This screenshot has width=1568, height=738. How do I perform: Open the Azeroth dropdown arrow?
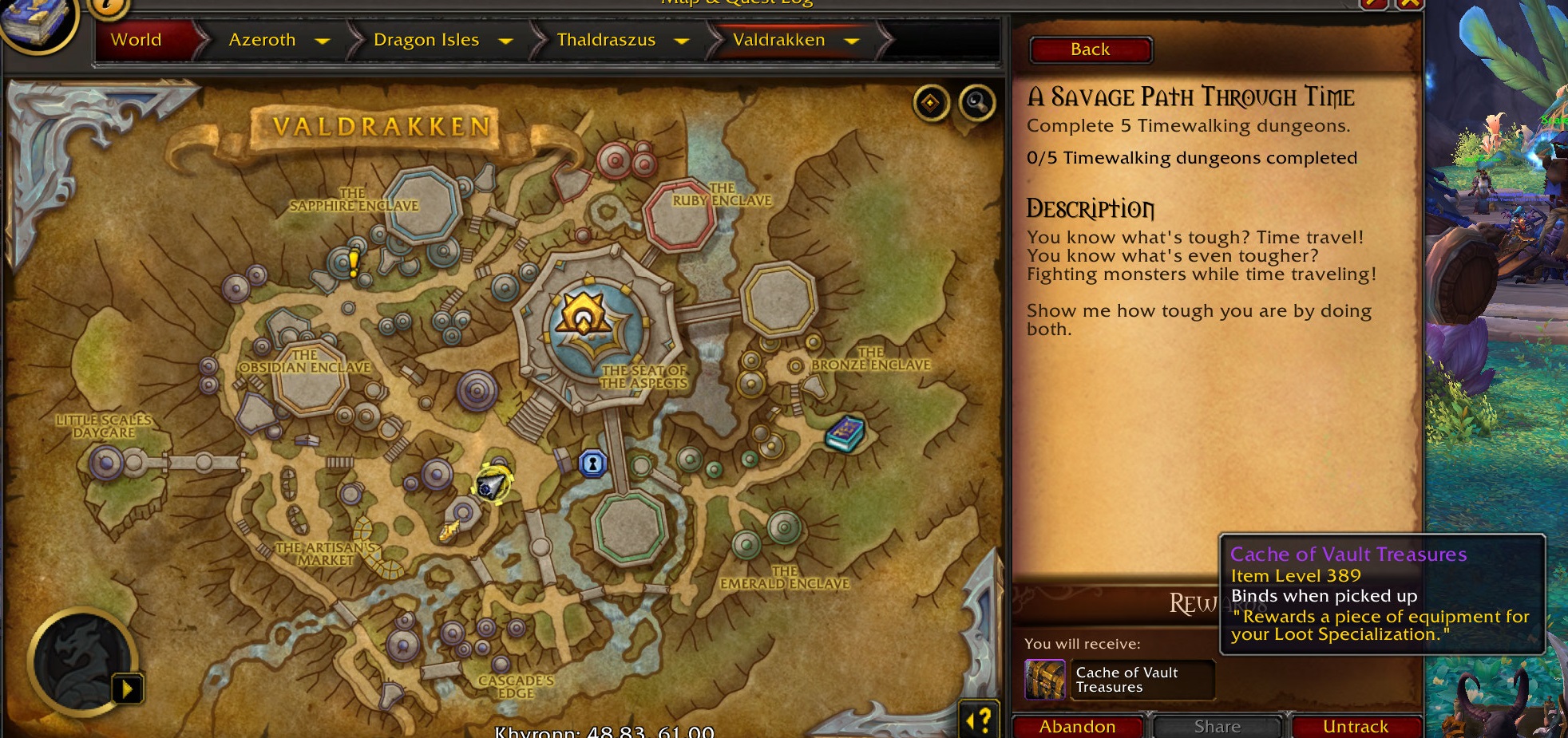tap(323, 40)
